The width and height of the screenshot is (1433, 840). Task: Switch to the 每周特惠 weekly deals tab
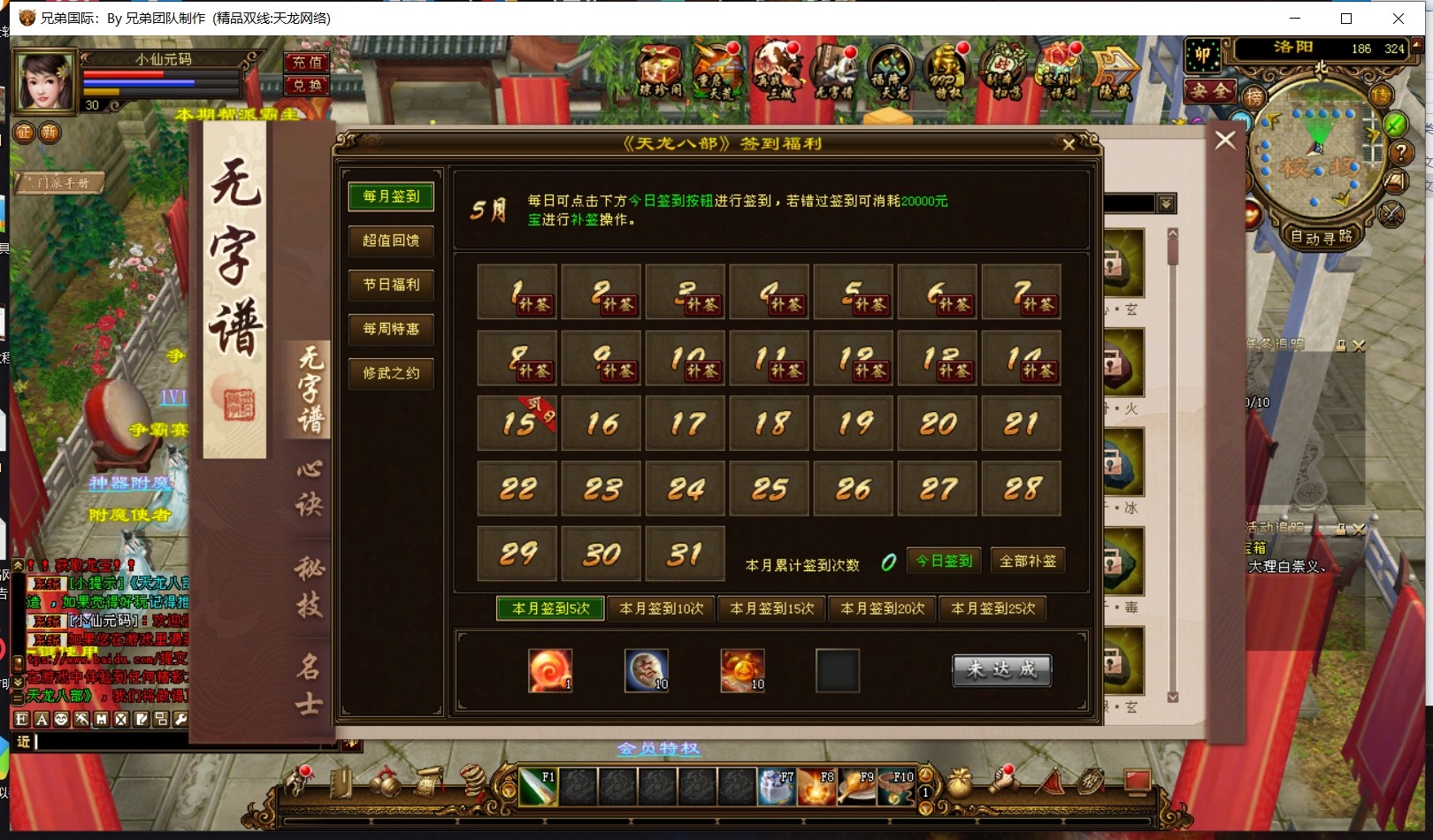(391, 329)
